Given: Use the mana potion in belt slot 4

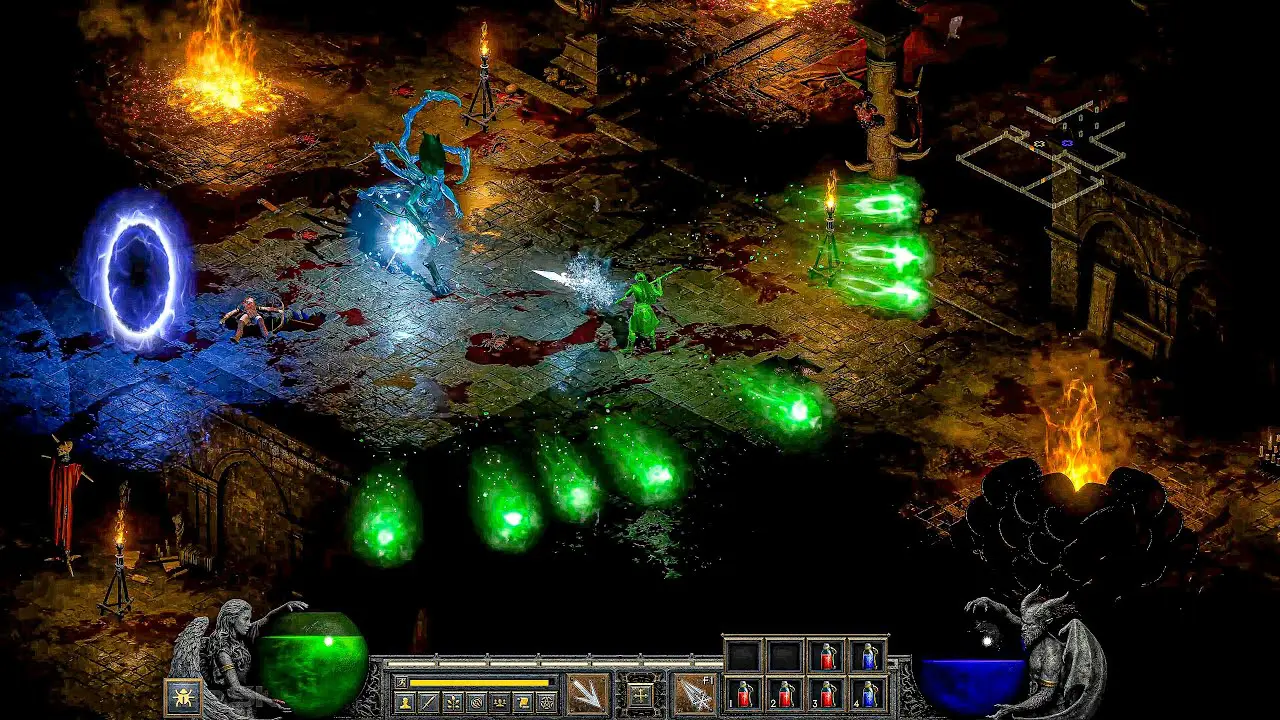Looking at the screenshot, I should [x=868, y=693].
